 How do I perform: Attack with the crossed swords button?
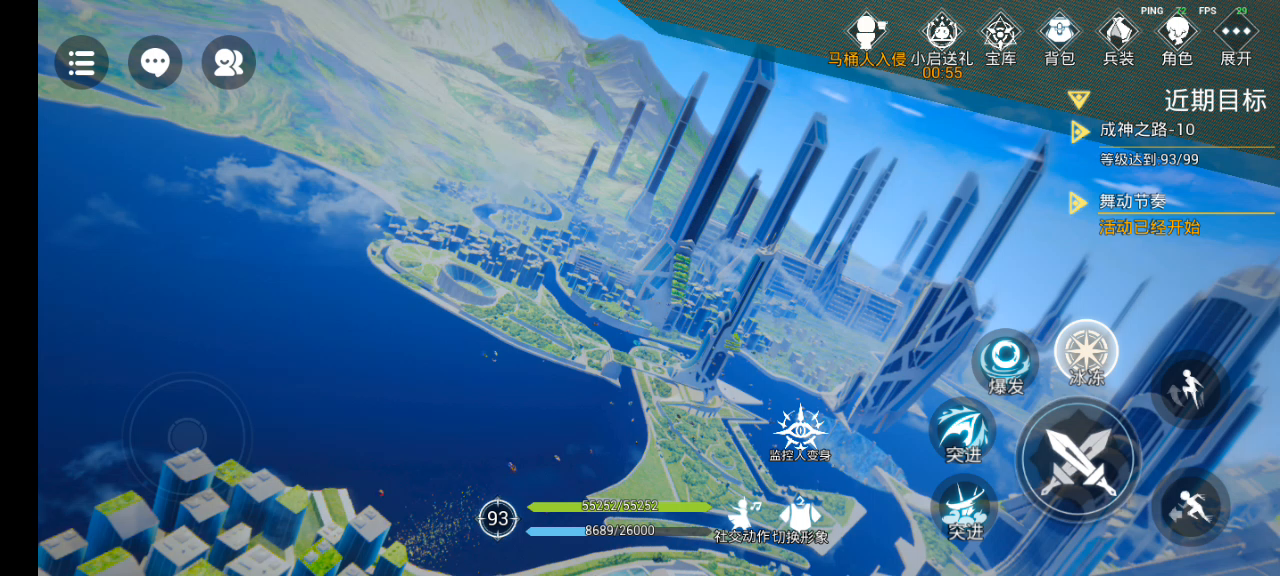click(x=1078, y=459)
